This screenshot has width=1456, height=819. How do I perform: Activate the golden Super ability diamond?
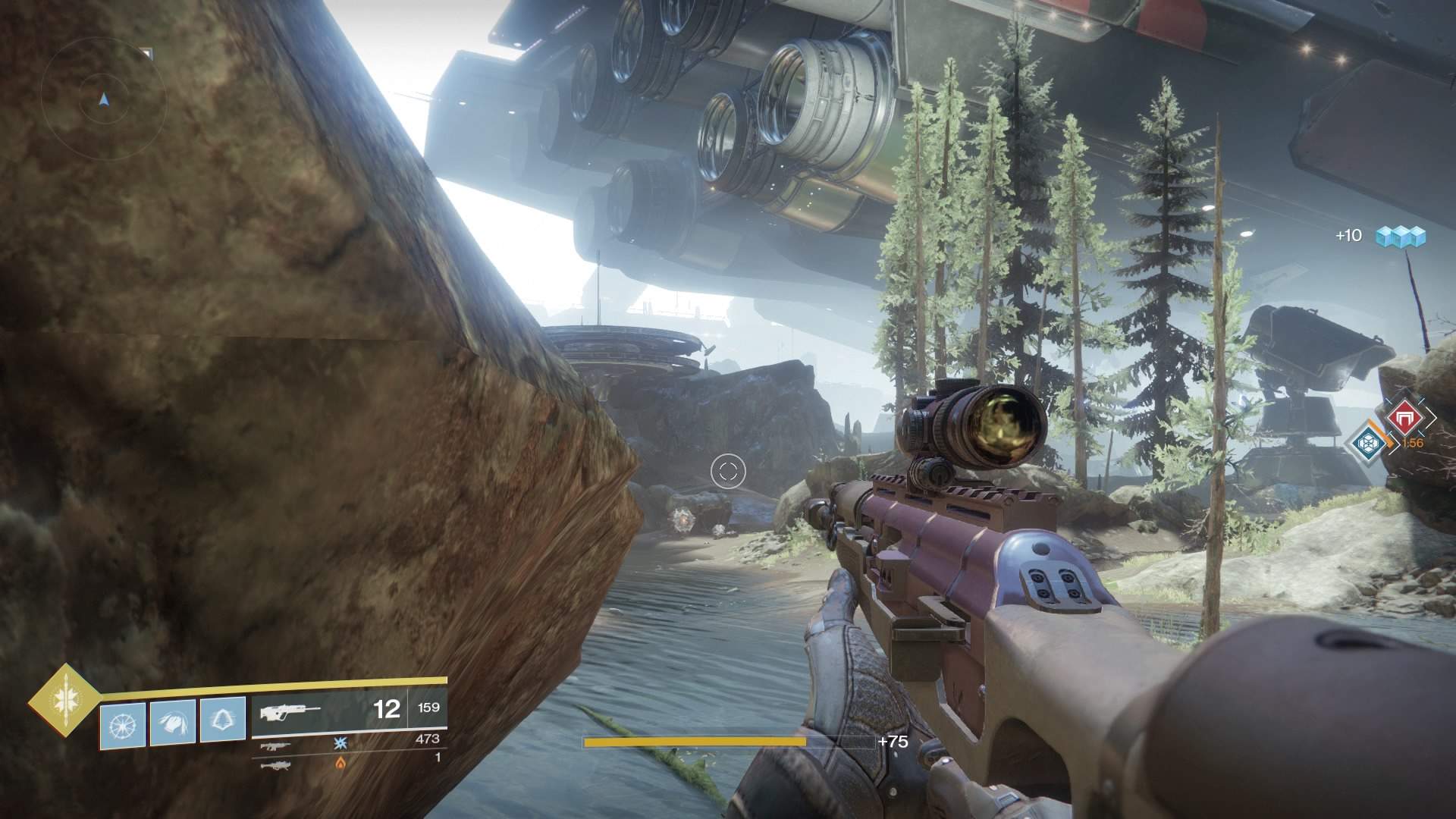click(64, 701)
